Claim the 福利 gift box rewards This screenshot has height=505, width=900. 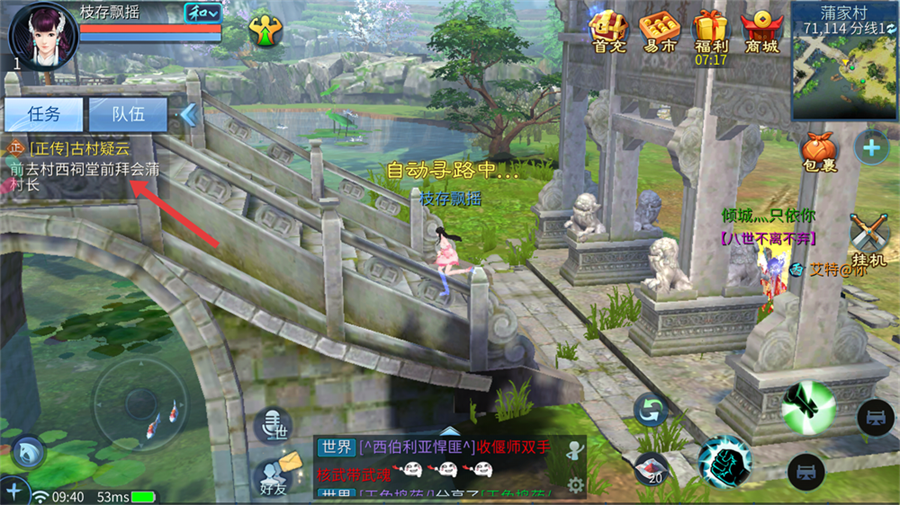pos(711,33)
